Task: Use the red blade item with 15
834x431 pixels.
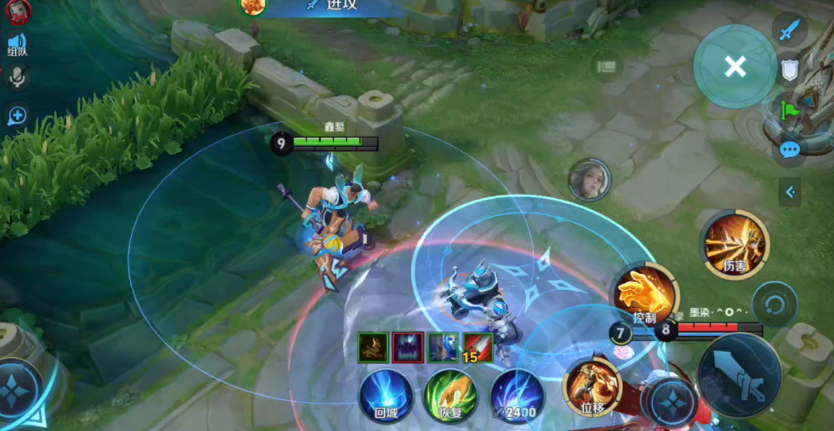Action: [477, 347]
